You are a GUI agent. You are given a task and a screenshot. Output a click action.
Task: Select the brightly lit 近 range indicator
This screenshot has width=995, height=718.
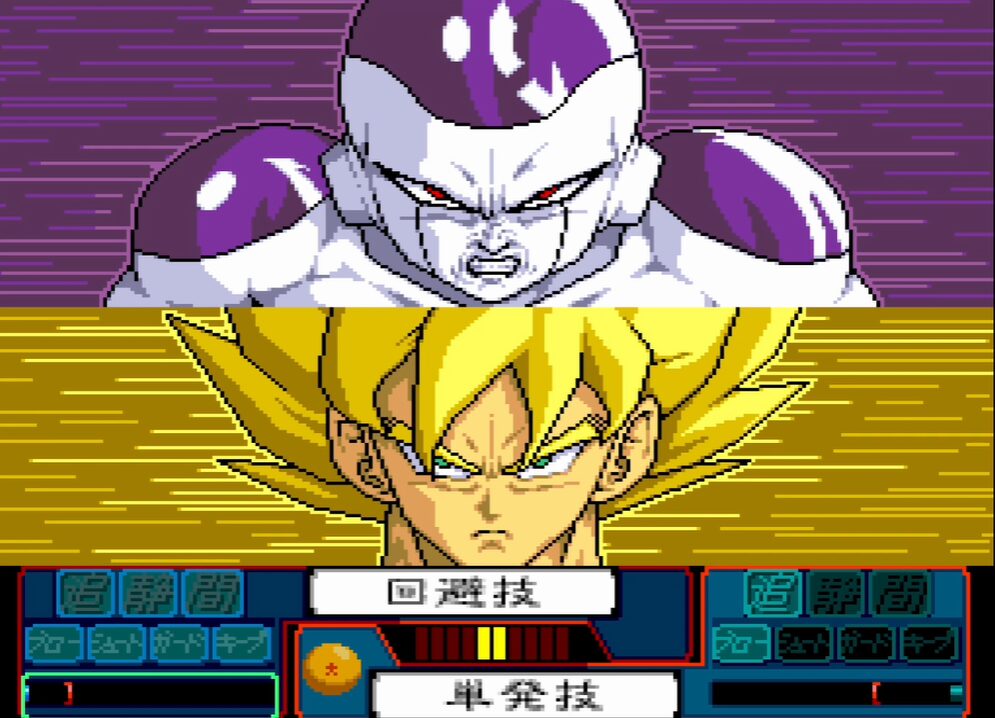772,594
